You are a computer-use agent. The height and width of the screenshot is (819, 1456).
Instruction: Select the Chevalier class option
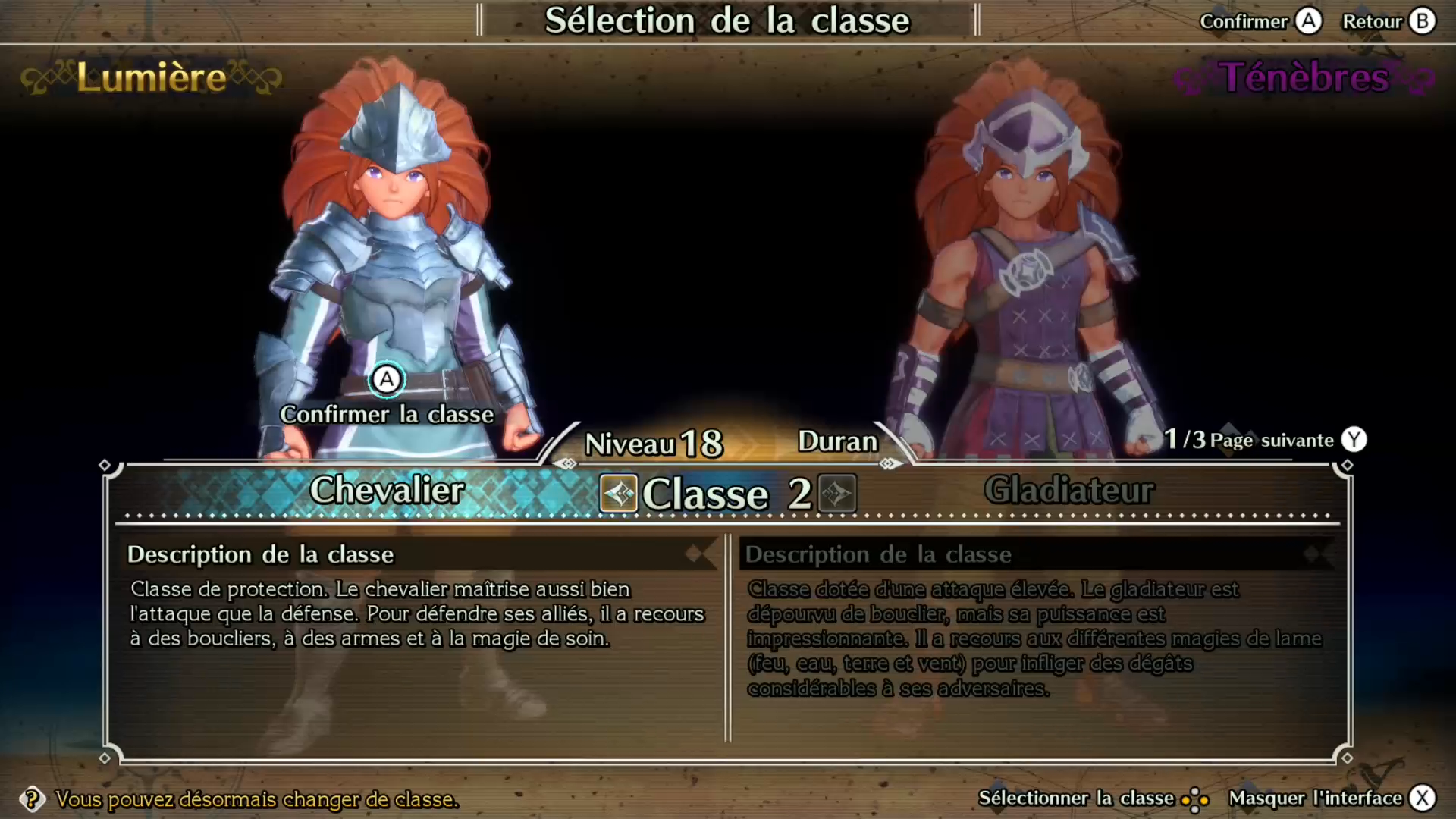click(387, 491)
